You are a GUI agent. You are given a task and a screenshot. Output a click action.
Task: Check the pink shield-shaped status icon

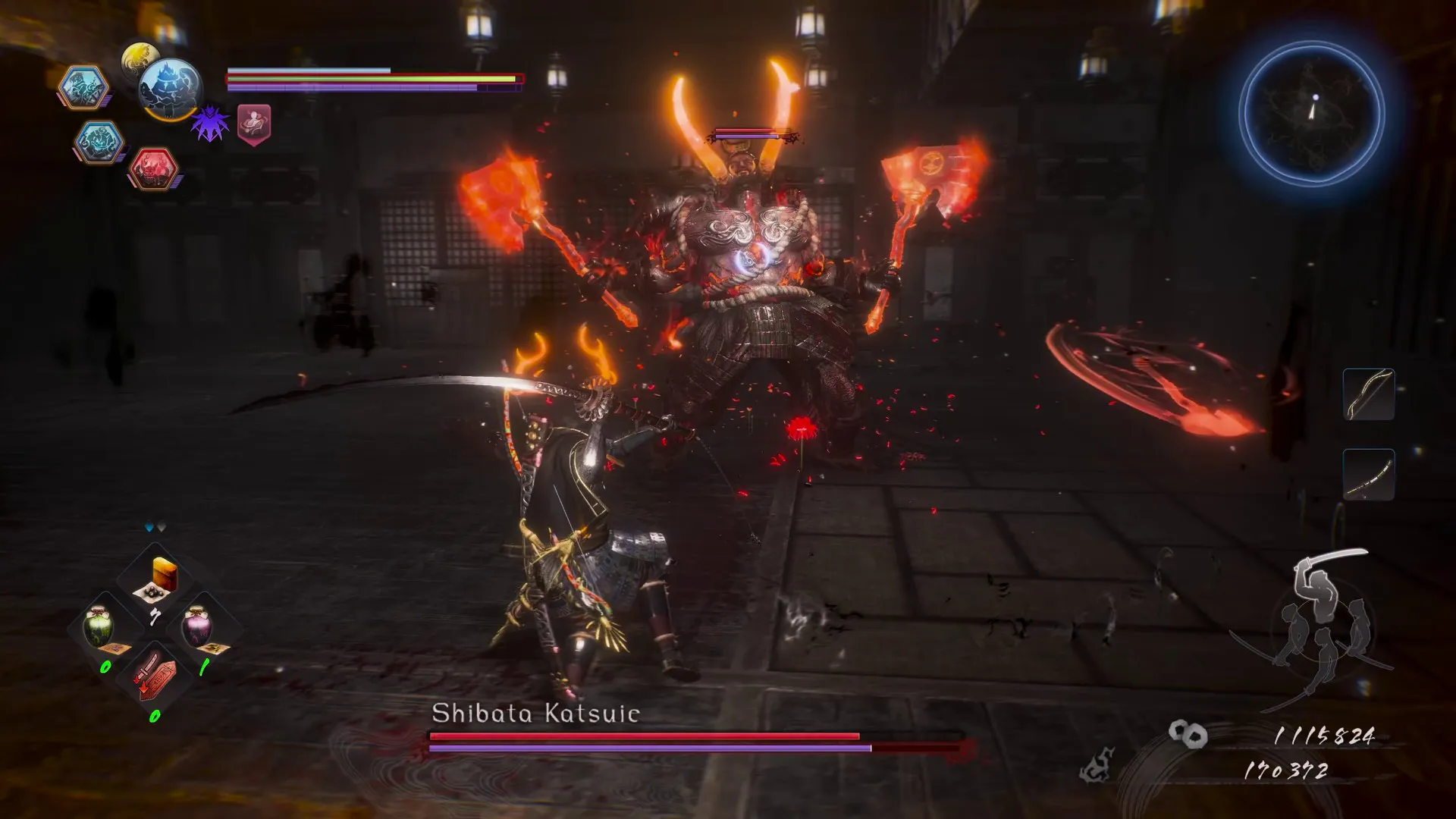pos(254,124)
